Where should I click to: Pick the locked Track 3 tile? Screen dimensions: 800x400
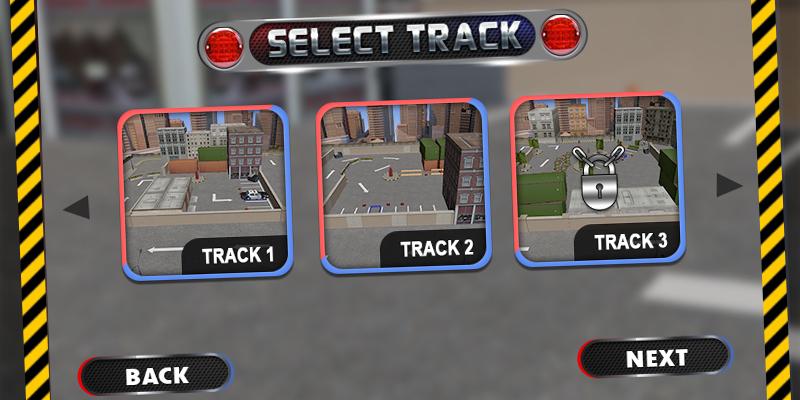point(597,180)
